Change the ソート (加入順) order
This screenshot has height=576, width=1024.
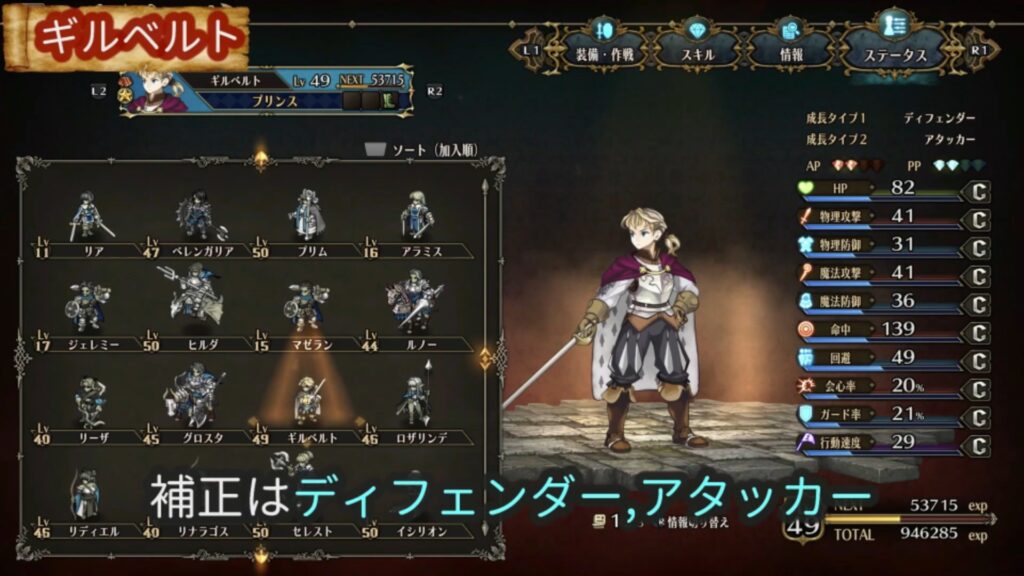click(420, 150)
